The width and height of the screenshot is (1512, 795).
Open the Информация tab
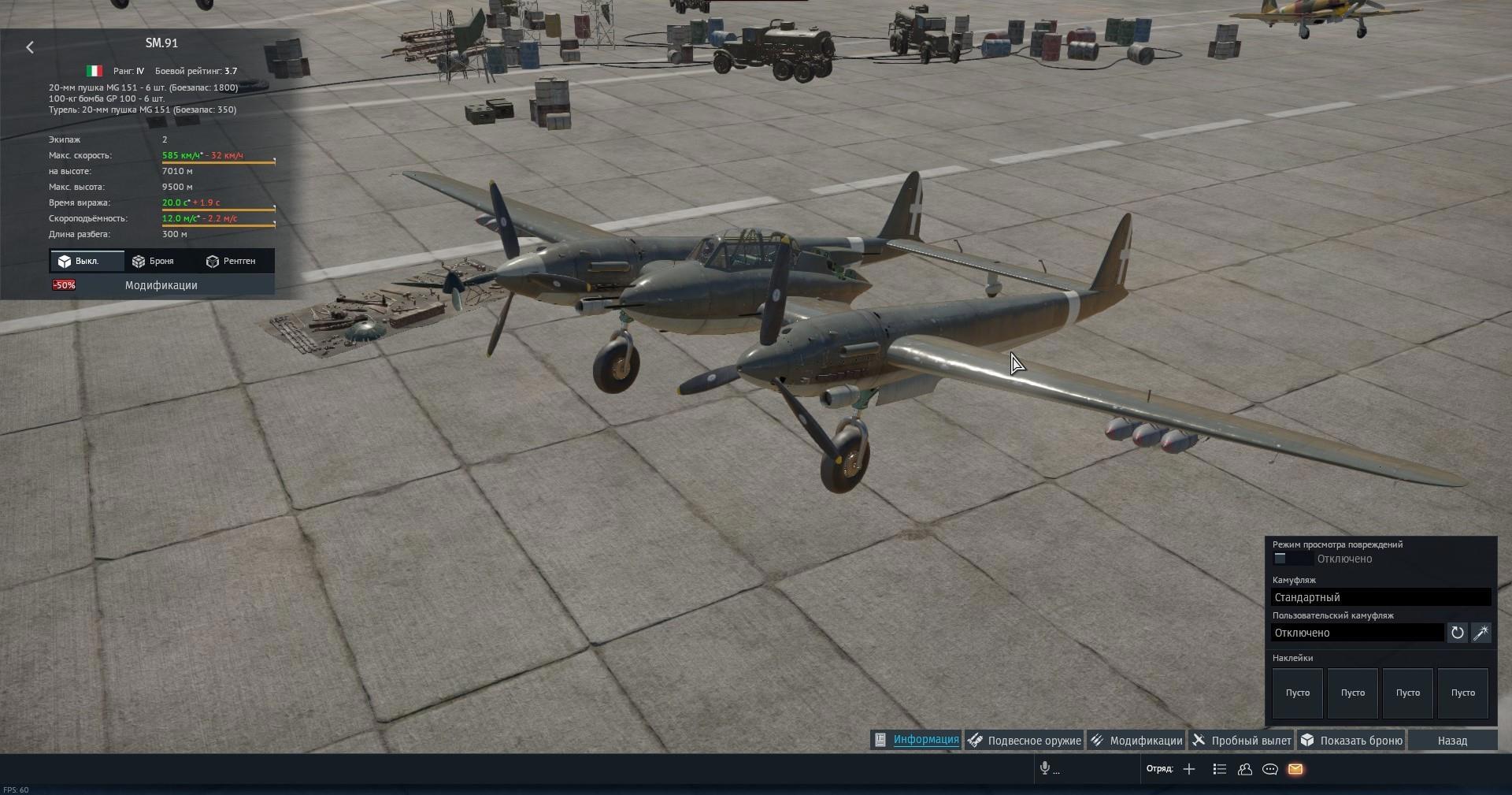click(x=917, y=740)
